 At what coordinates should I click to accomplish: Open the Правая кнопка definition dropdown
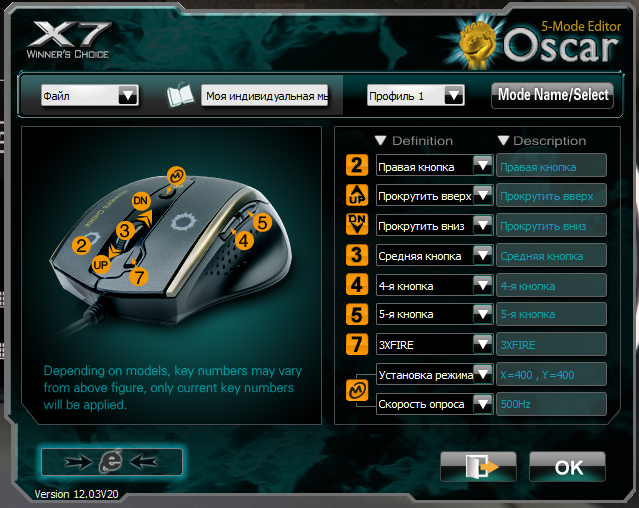coord(483,166)
